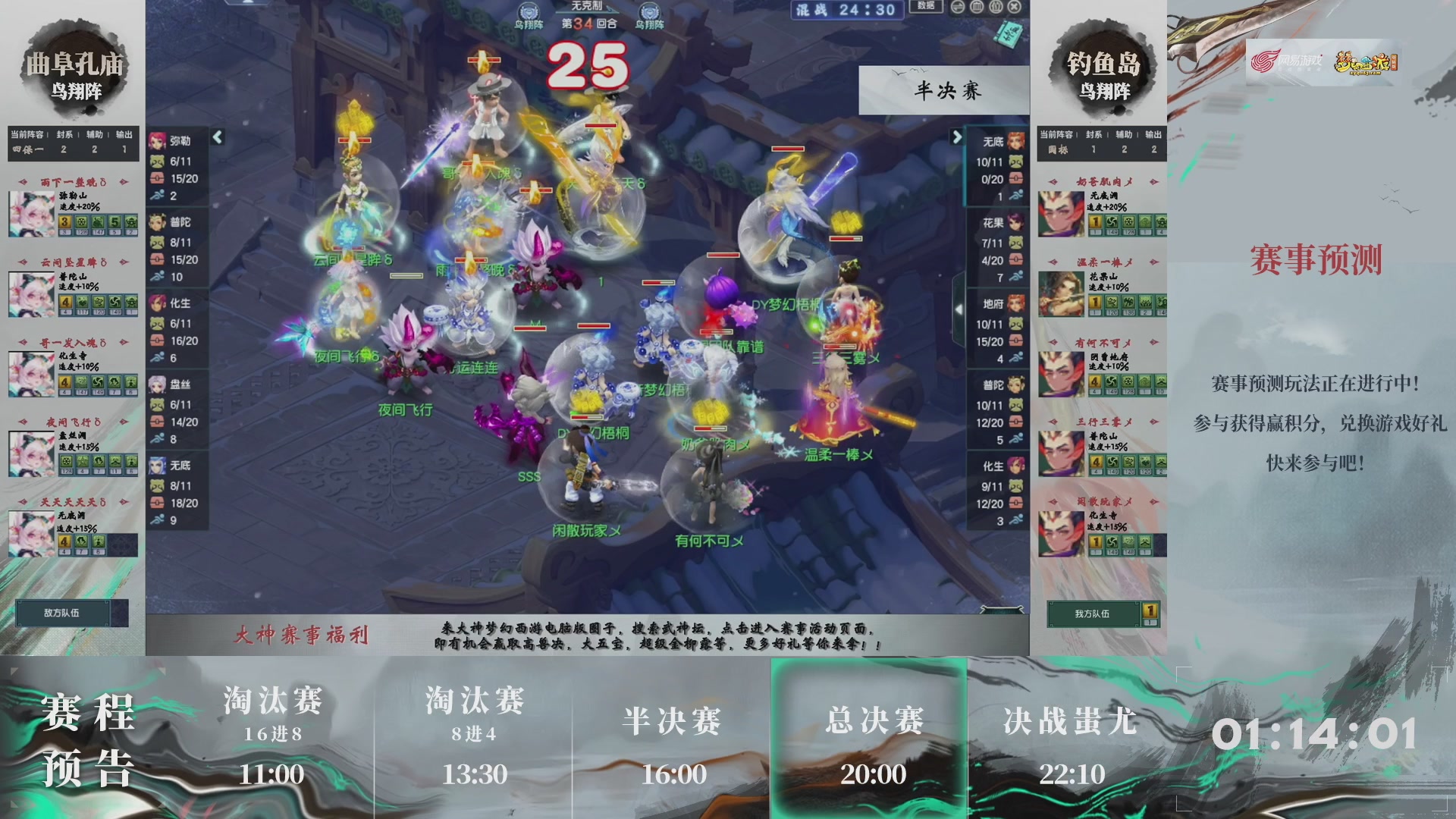Click the blue 鸟翔阵 formation emblem beside 无克制
1456x819 pixels.
point(529,11)
